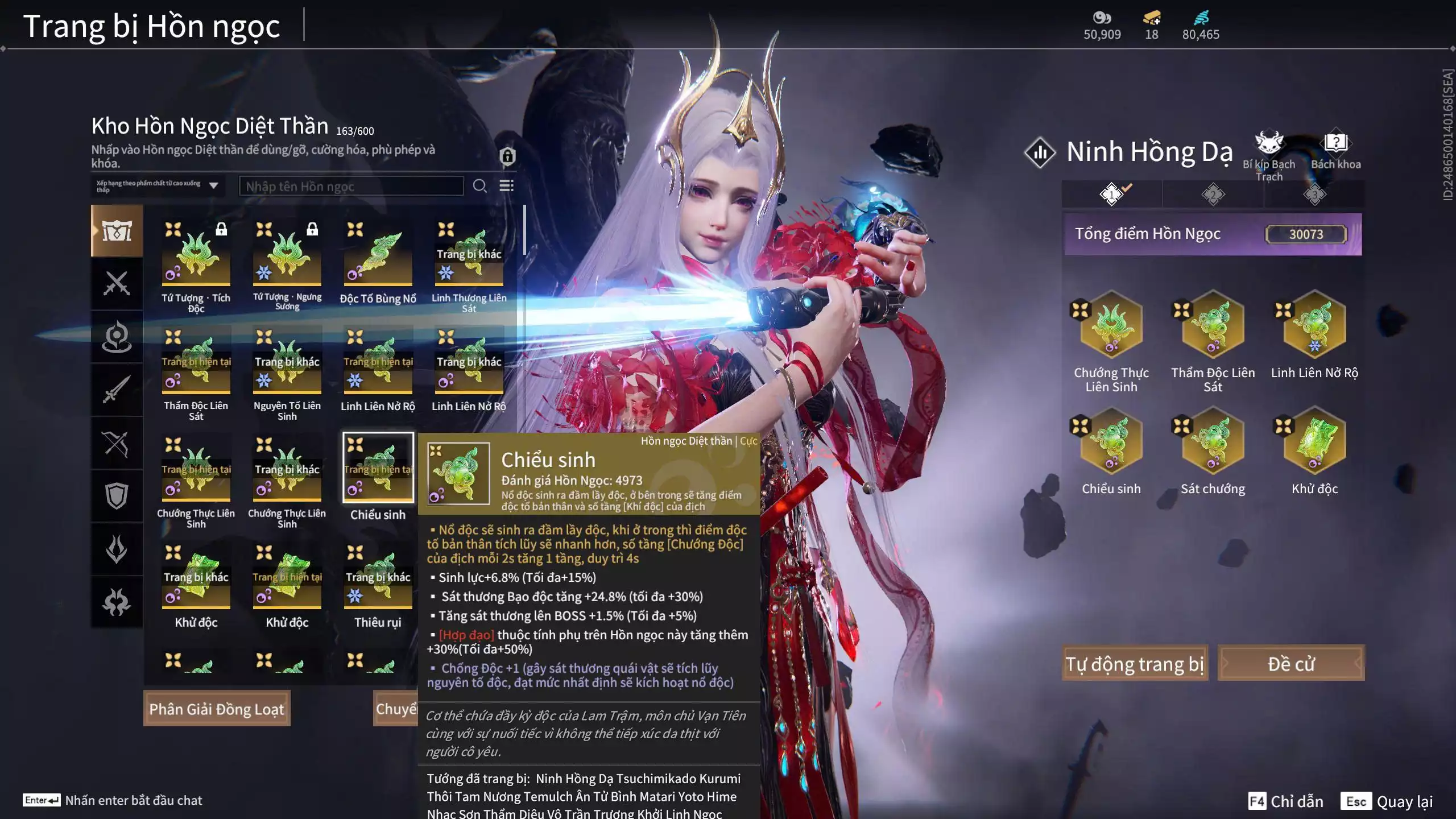1456x819 pixels.
Task: Click Phân Giải Đồng Loạt button
Action: 216,709
